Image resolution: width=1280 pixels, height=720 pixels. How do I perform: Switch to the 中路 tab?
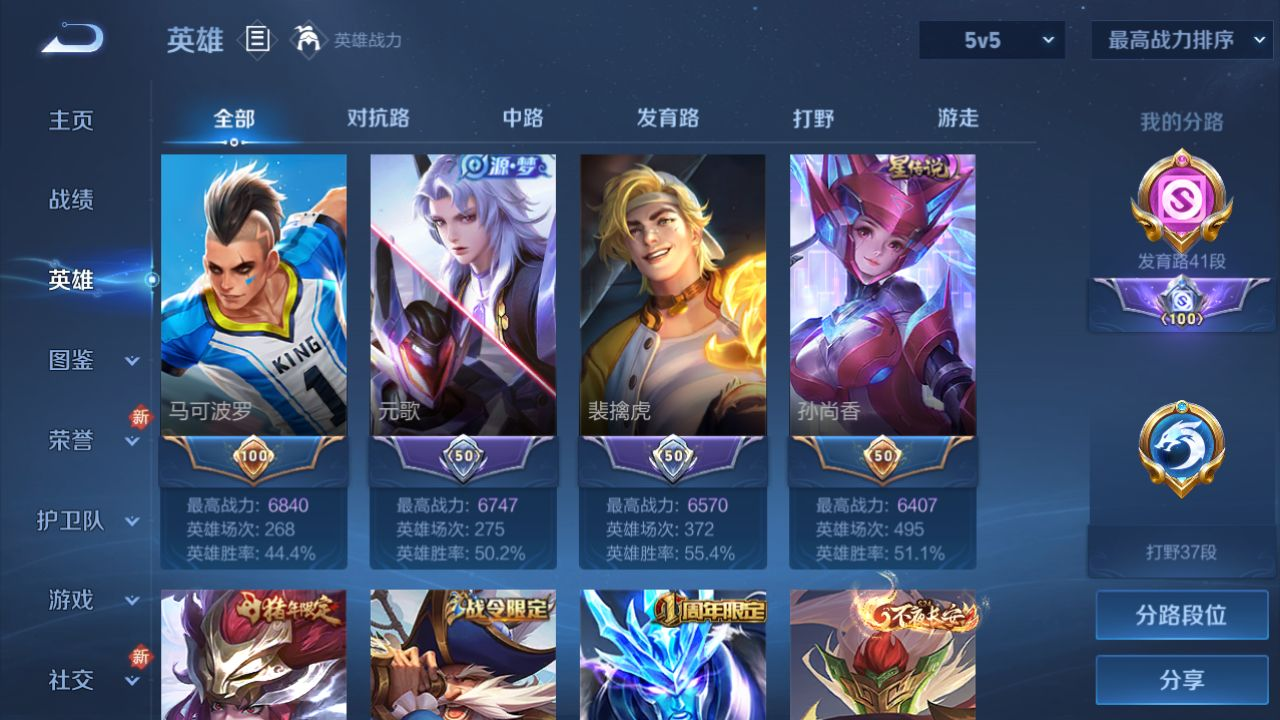click(523, 118)
